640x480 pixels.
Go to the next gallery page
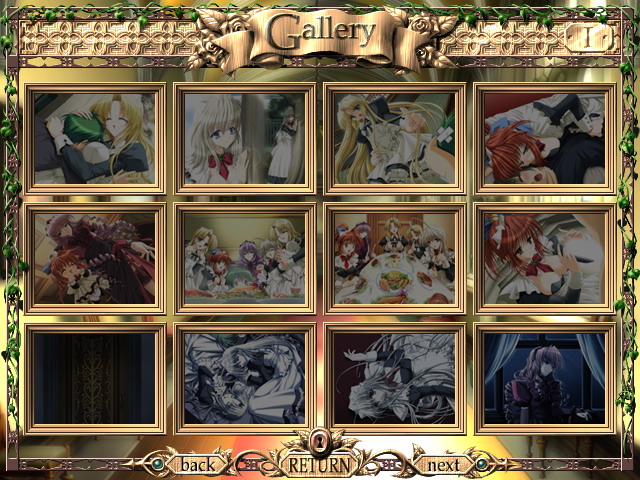pos(443,465)
